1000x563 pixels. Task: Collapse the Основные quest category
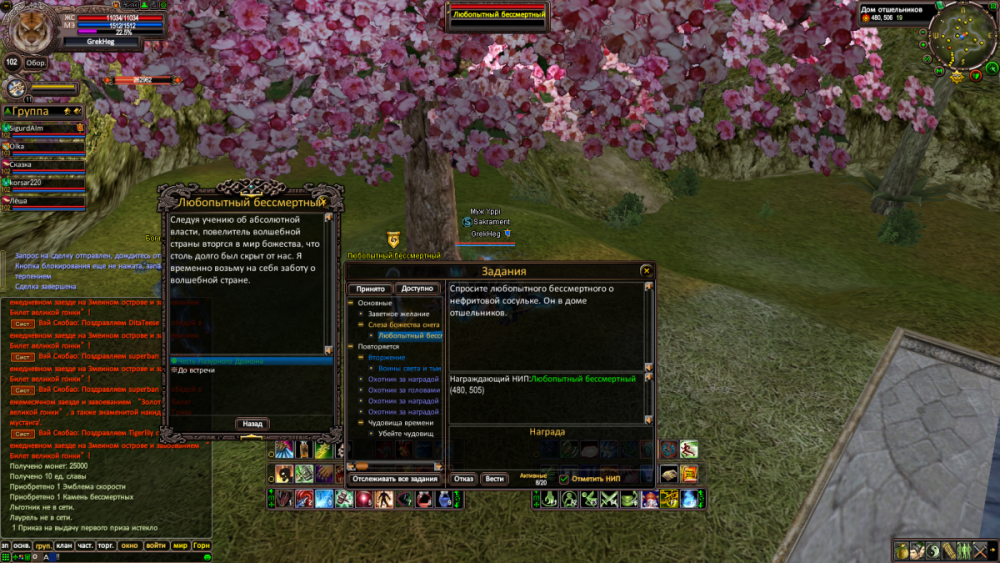coord(350,302)
